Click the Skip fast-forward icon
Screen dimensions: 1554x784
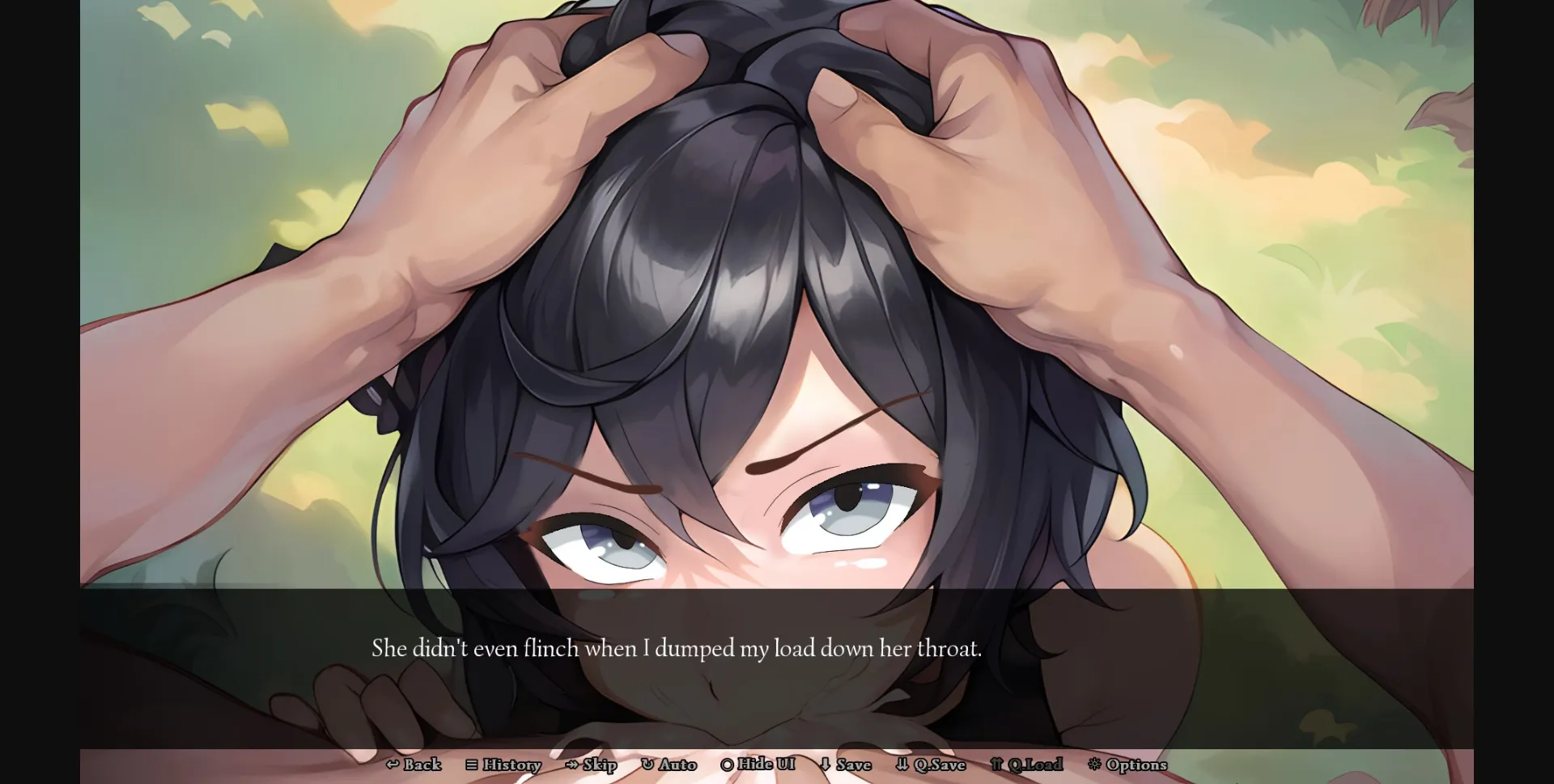pos(571,765)
